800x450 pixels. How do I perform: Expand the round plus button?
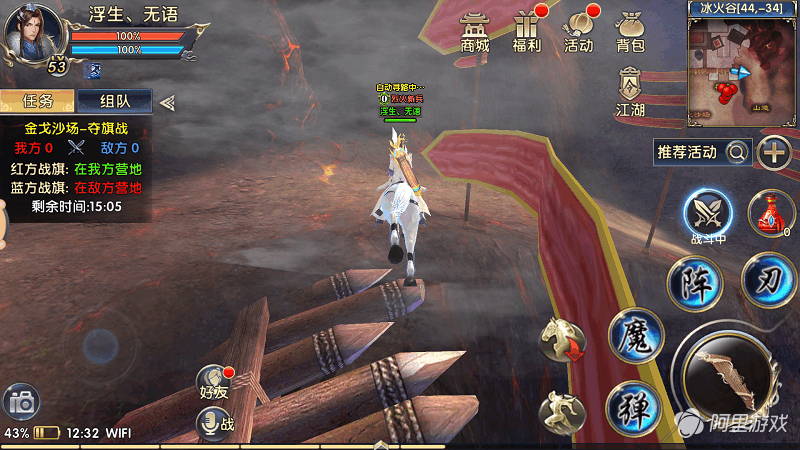[775, 153]
